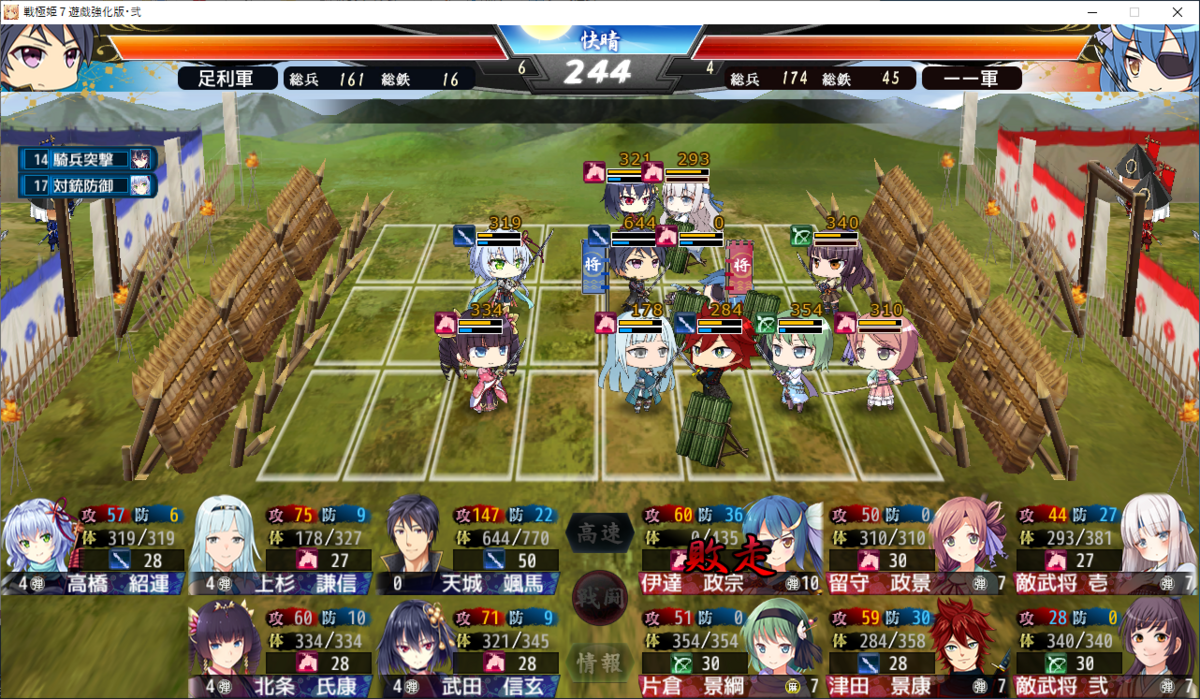
Task: Pick the 武田 信玄 unit card
Action: pyautogui.click(x=468, y=646)
